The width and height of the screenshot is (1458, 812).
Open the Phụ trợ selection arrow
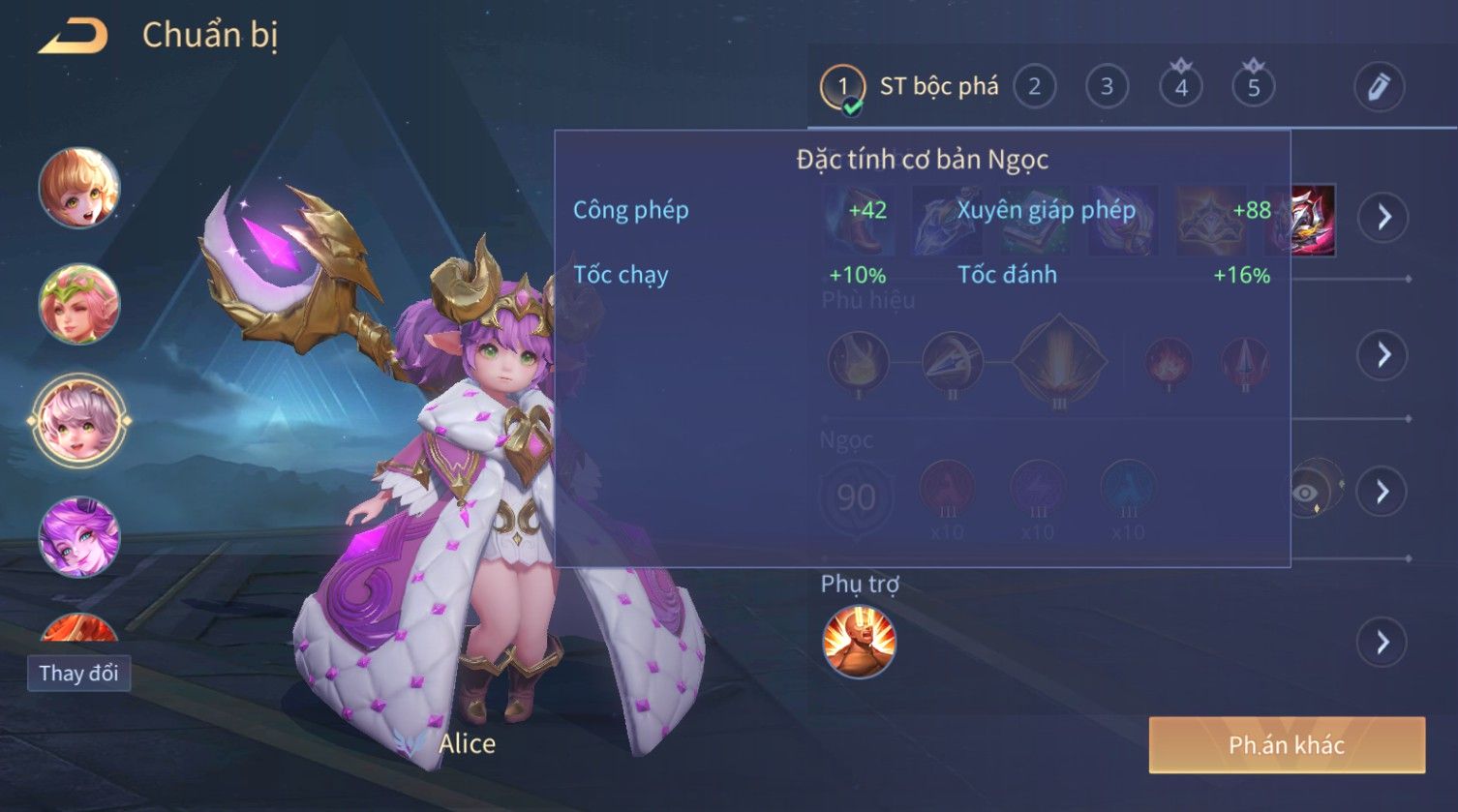(x=1382, y=642)
